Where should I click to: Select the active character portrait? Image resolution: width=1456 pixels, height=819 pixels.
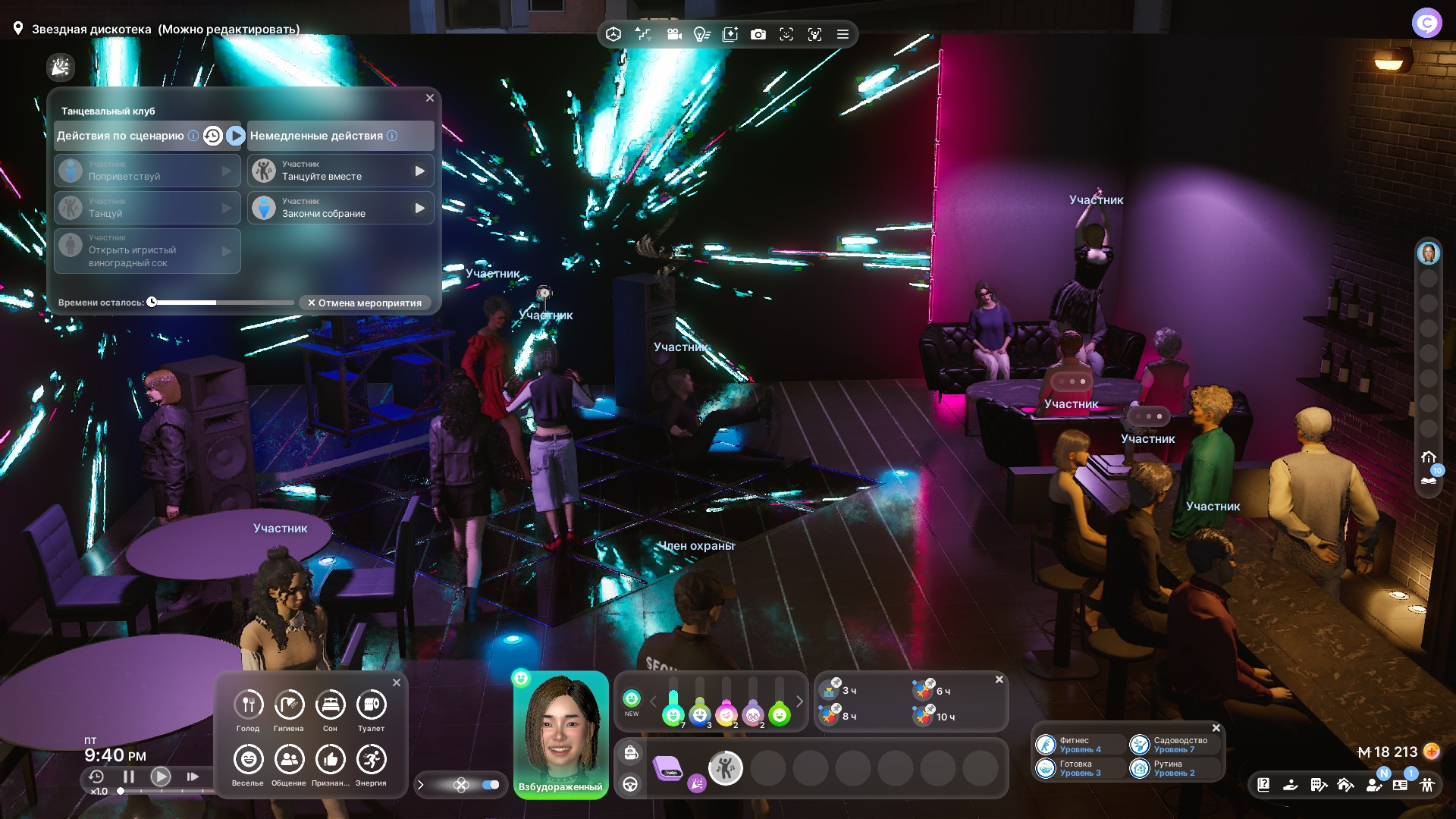(561, 728)
